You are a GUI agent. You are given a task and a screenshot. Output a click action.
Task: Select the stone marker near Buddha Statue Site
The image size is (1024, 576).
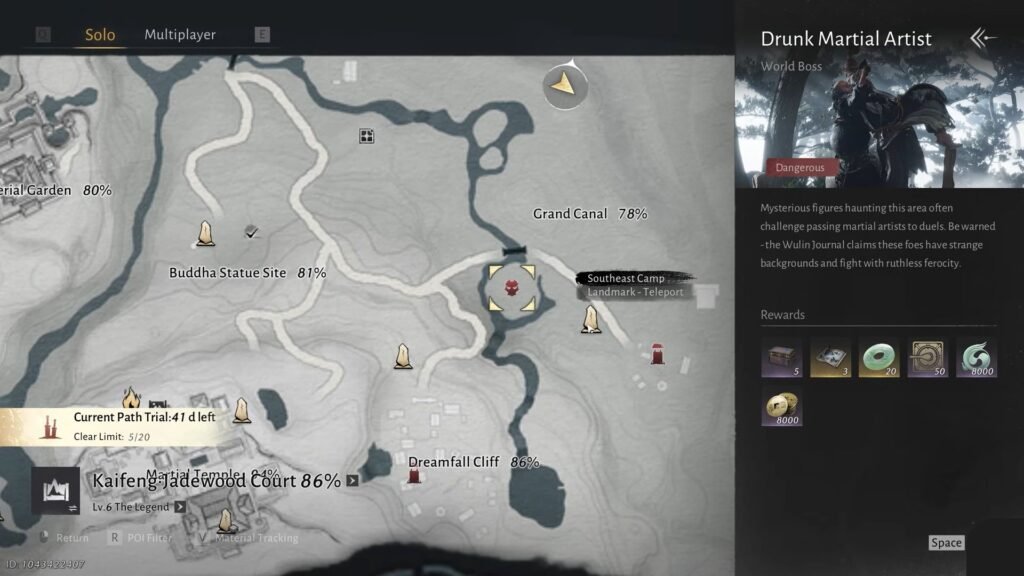(x=206, y=233)
